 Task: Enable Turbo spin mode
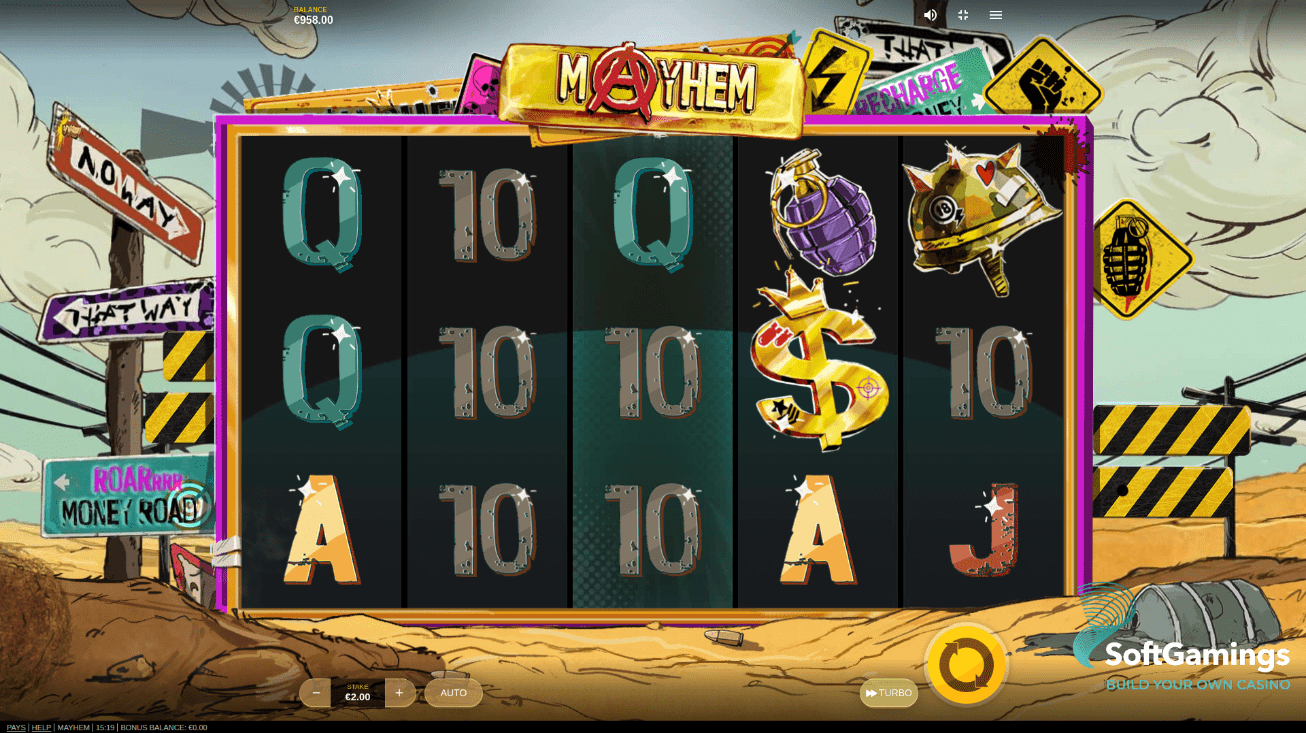coord(889,693)
